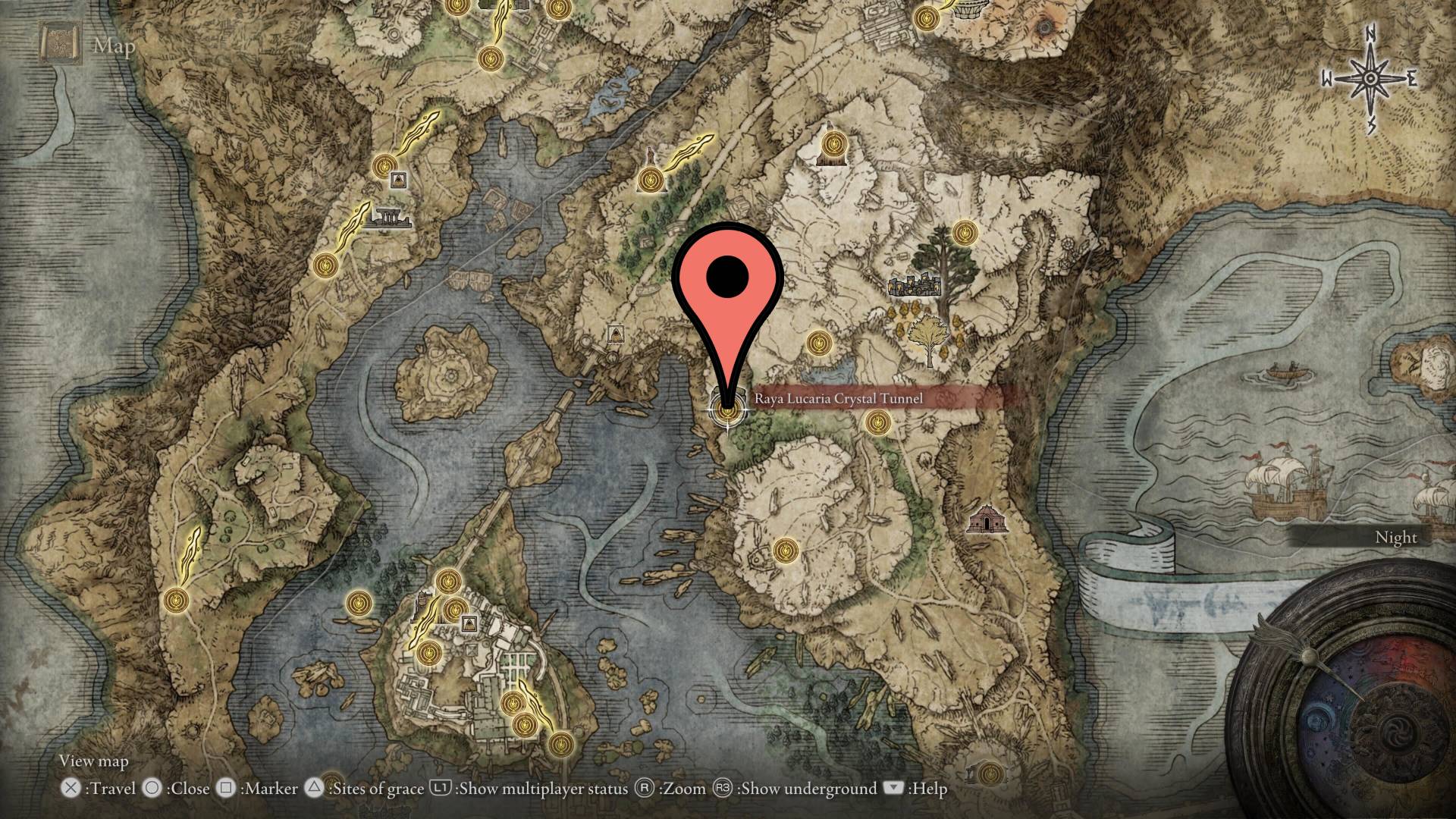Click the Map title in the top left
1456x819 pixels.
[112, 48]
